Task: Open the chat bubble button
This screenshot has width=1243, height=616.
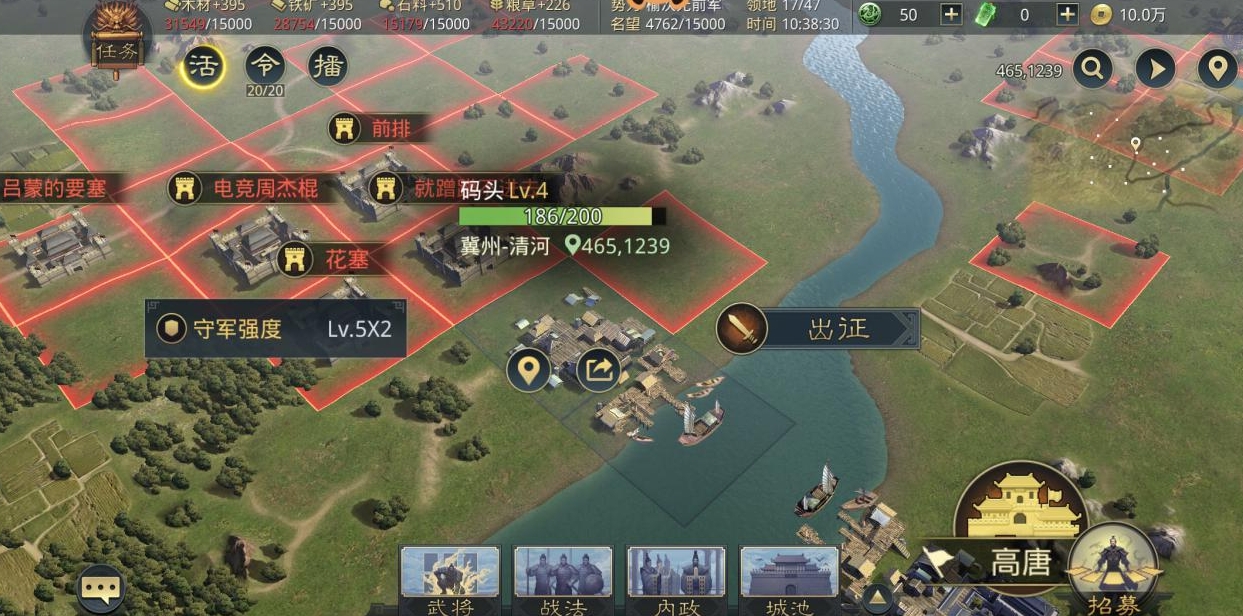Action: (101, 589)
